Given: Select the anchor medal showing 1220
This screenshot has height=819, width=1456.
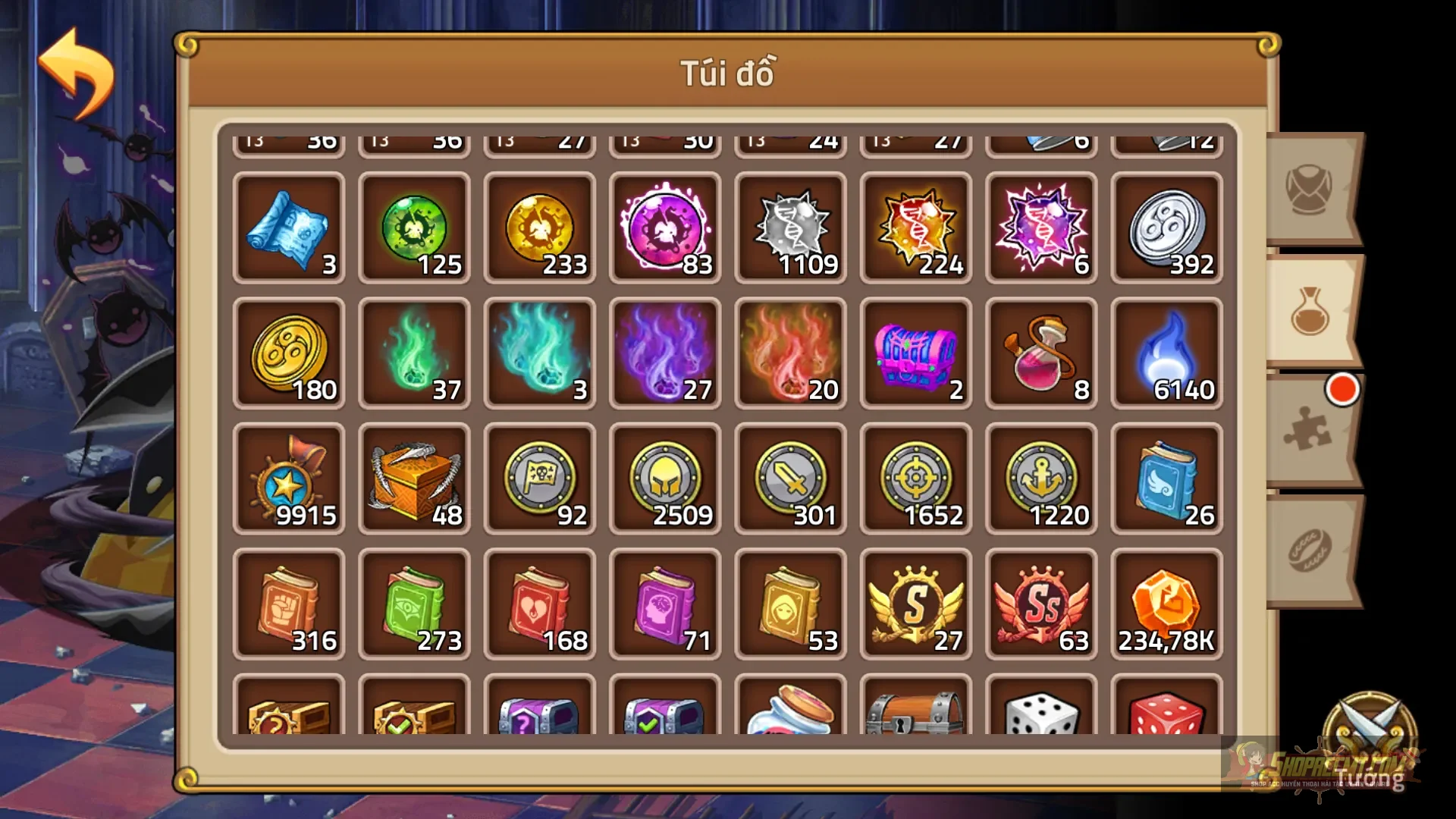Looking at the screenshot, I should pos(1040,478).
